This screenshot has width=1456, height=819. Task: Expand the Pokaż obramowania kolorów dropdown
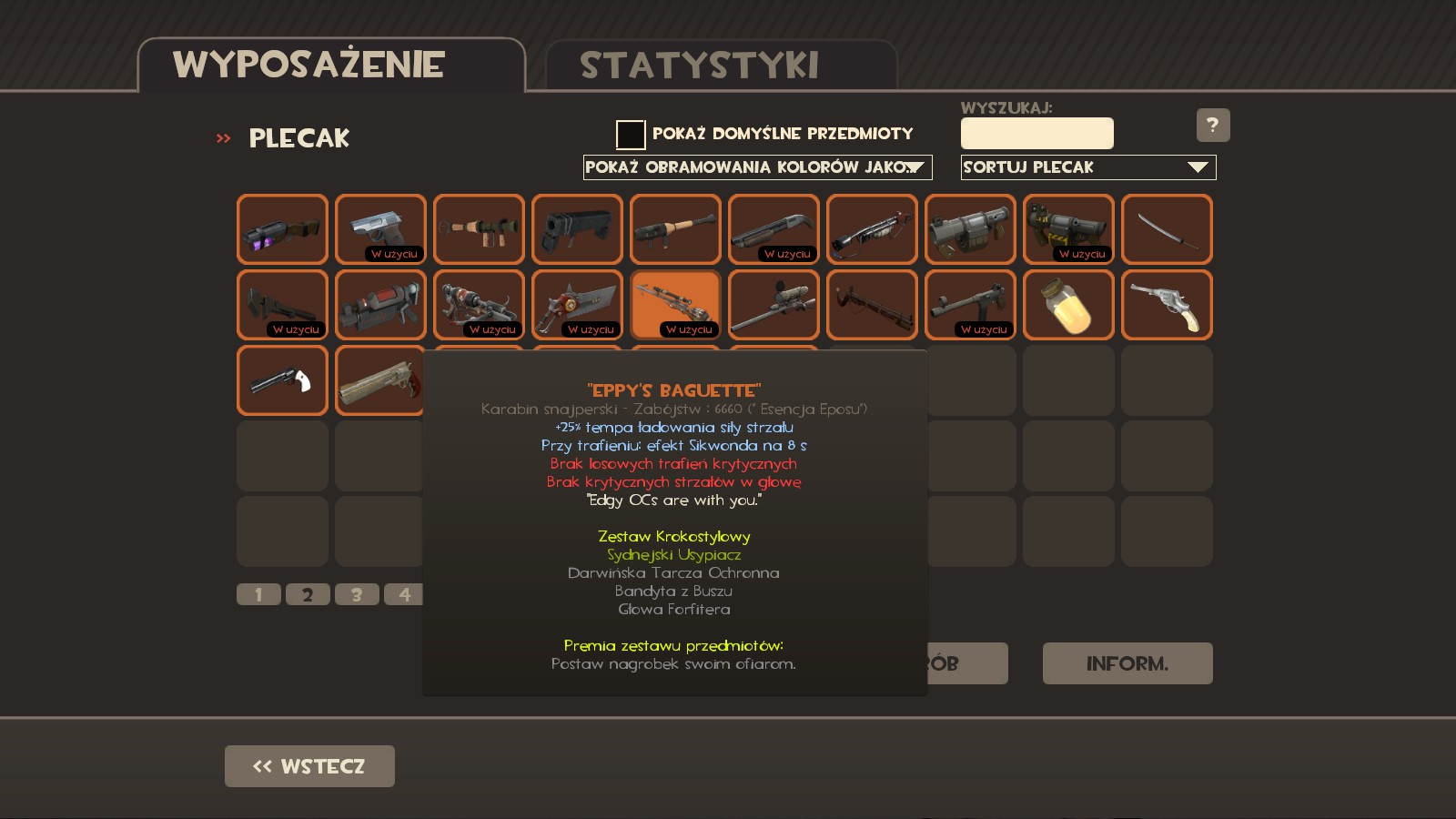click(757, 167)
